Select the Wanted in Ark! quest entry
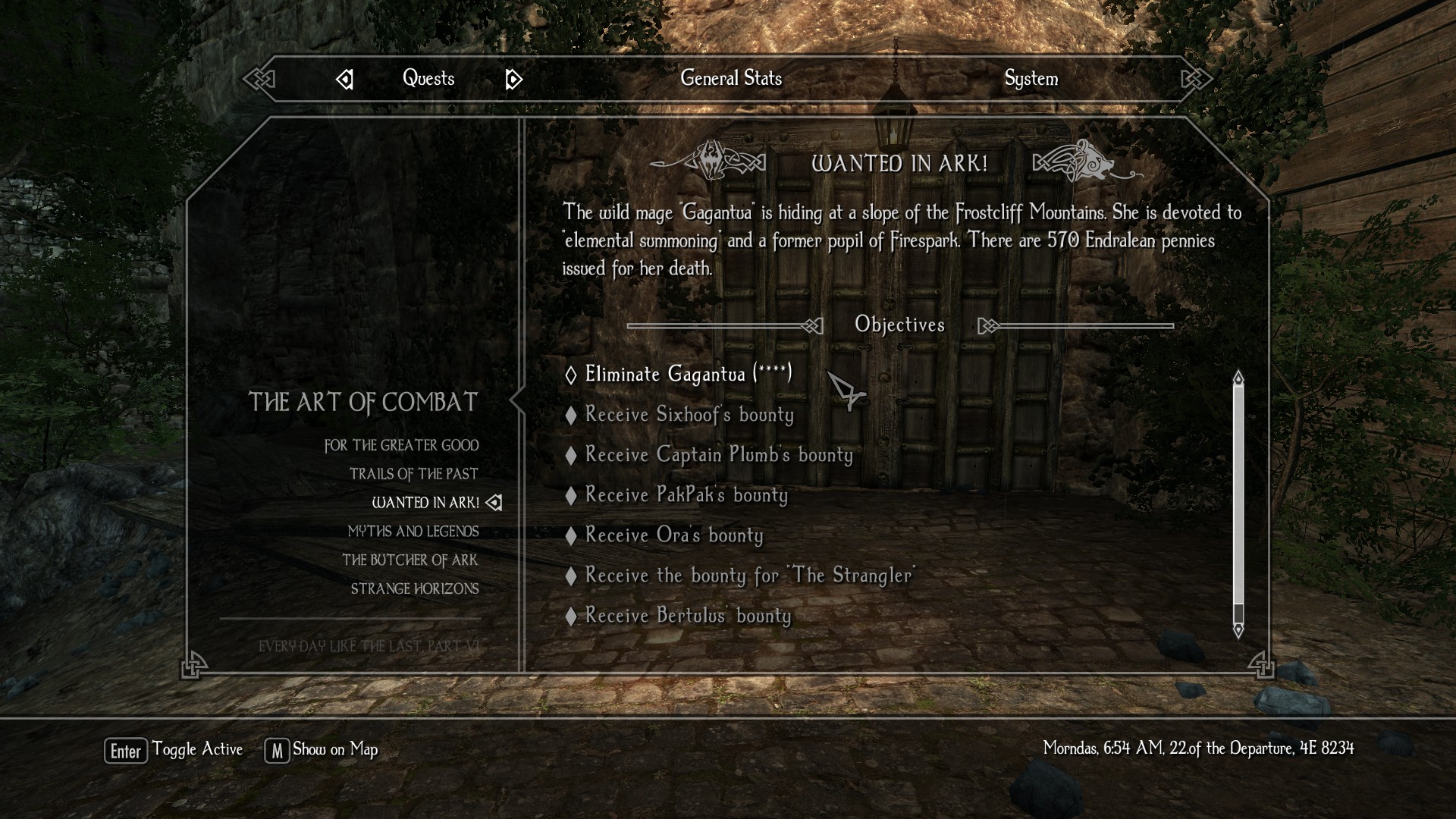Screen dimensions: 1456x819 click(425, 503)
